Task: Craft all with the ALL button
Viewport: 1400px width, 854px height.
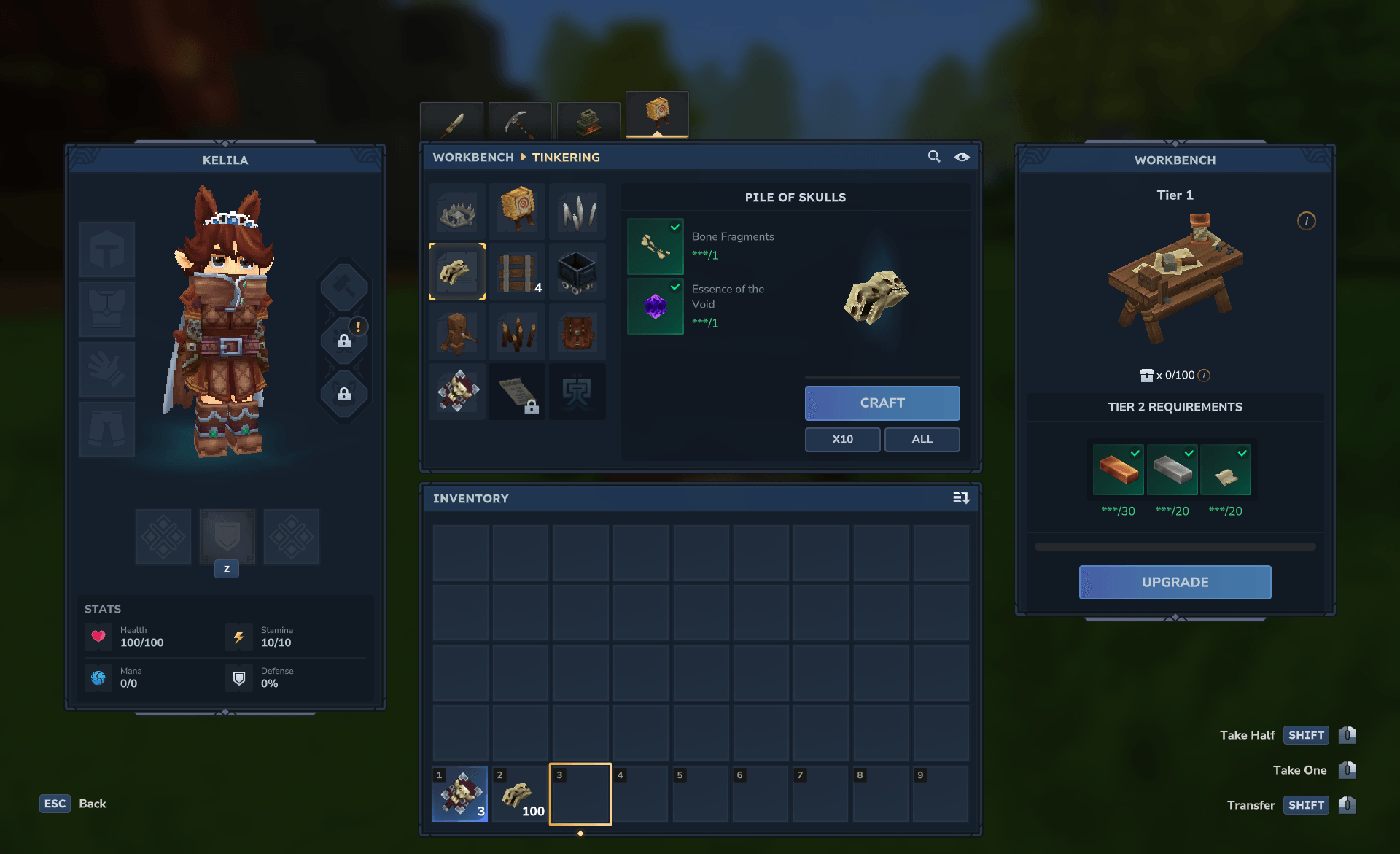Action: (x=922, y=439)
